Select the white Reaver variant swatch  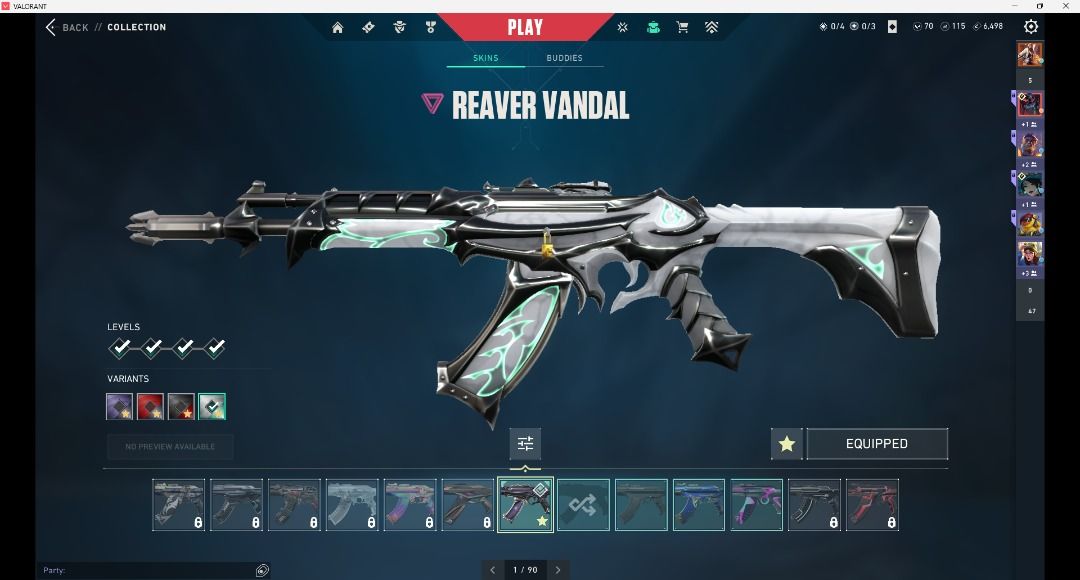(x=212, y=406)
